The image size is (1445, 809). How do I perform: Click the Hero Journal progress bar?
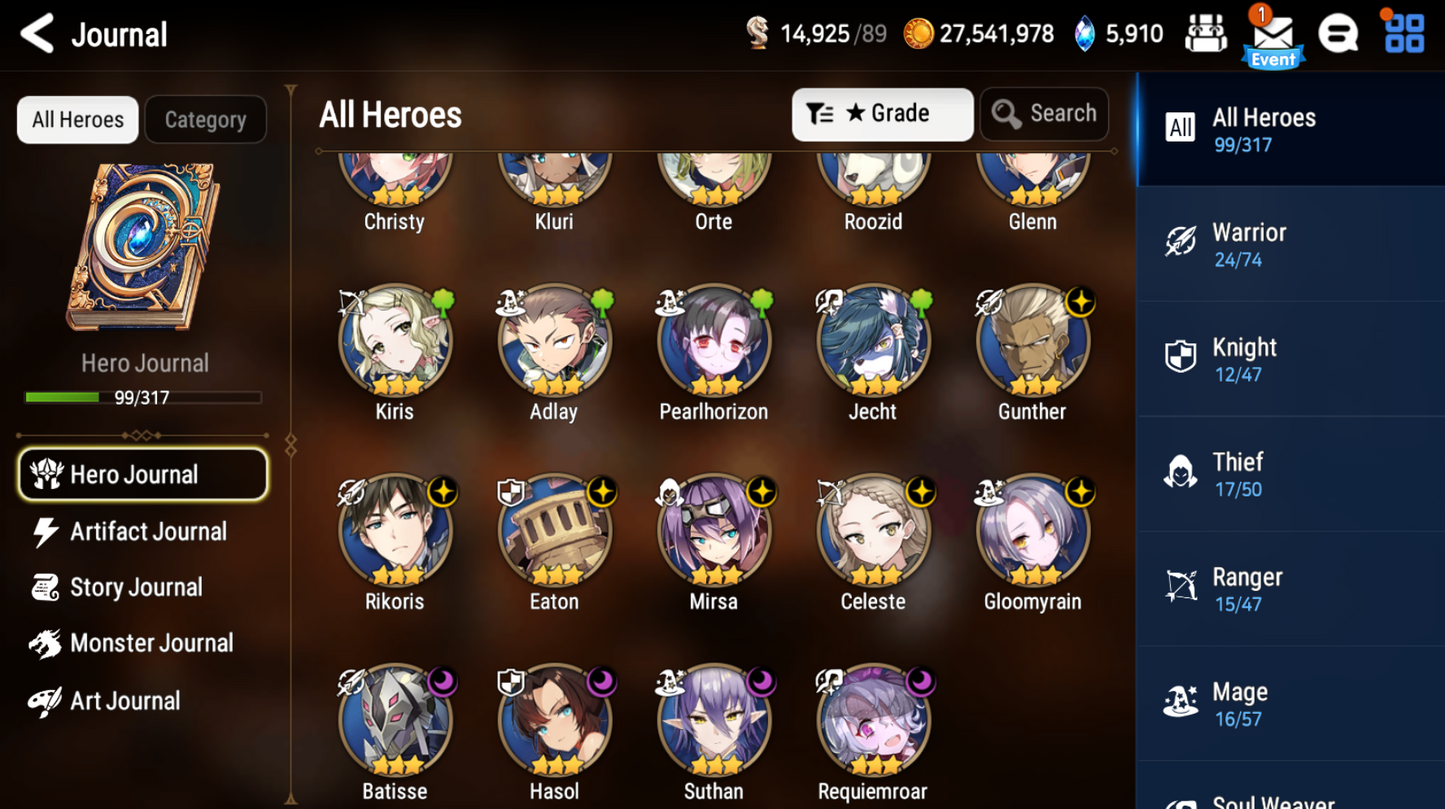[x=145, y=397]
